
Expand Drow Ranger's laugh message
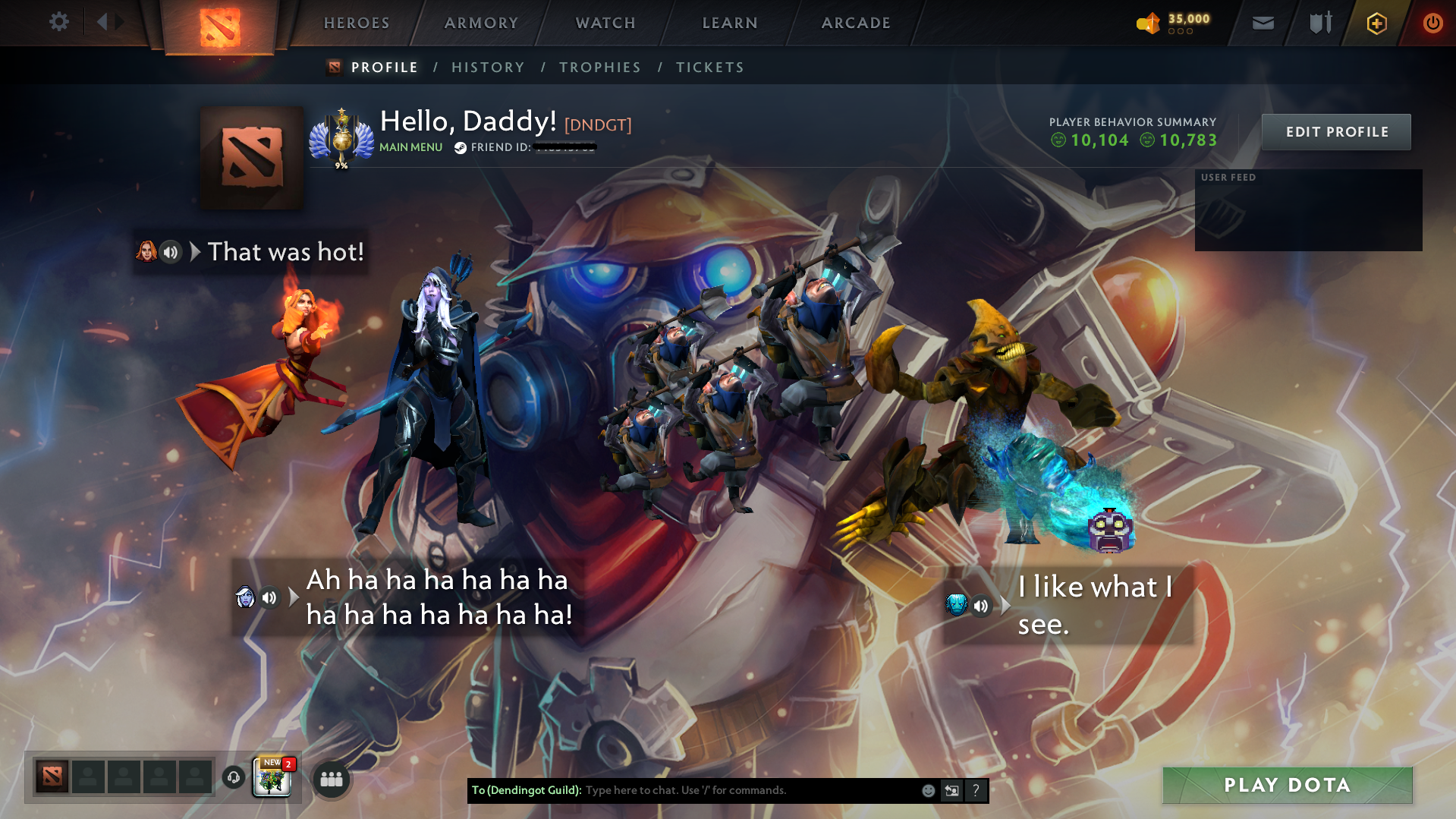[293, 597]
